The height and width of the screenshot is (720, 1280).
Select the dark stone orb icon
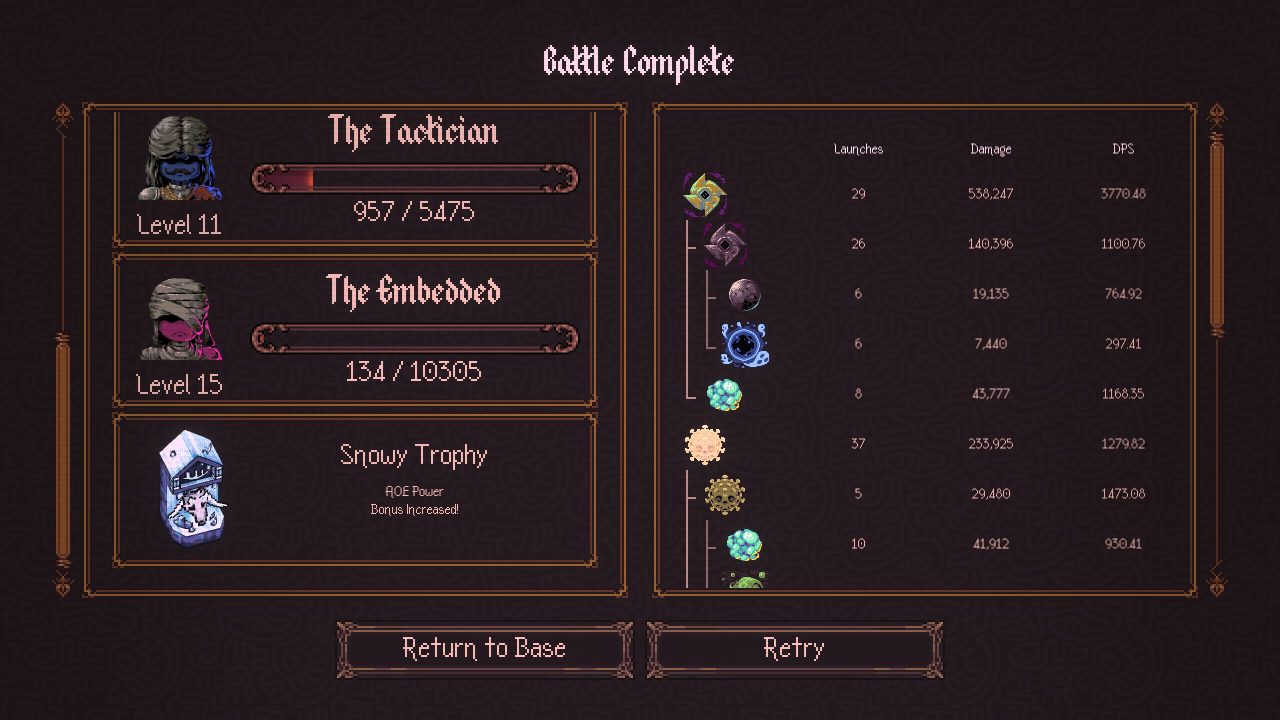click(x=744, y=294)
